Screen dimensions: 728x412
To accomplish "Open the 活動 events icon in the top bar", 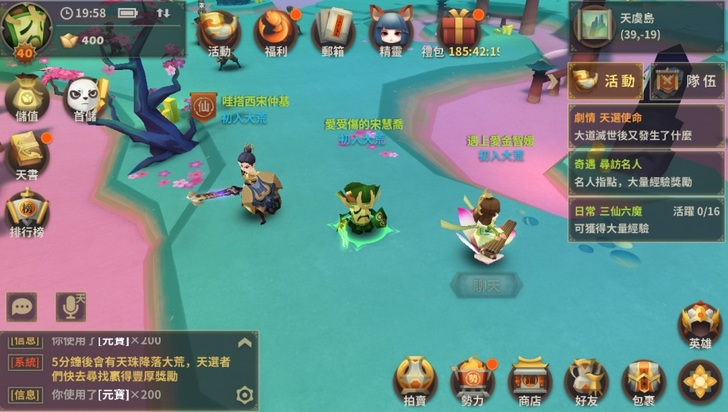I will coord(219,32).
